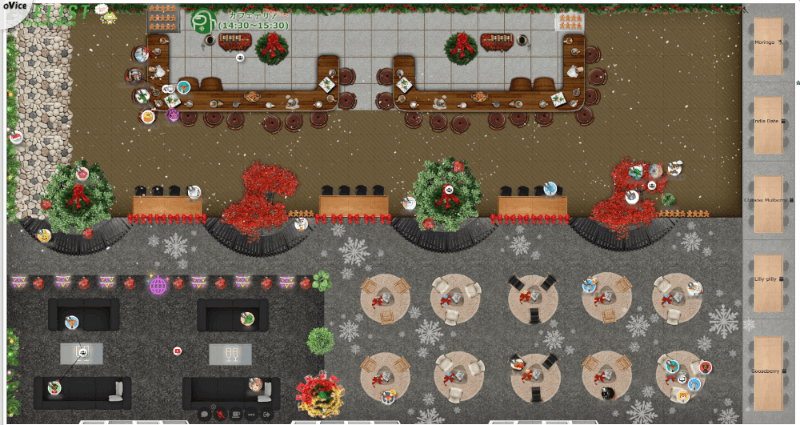Open the chat bubble panel
800x425 pixels.
(204, 414)
